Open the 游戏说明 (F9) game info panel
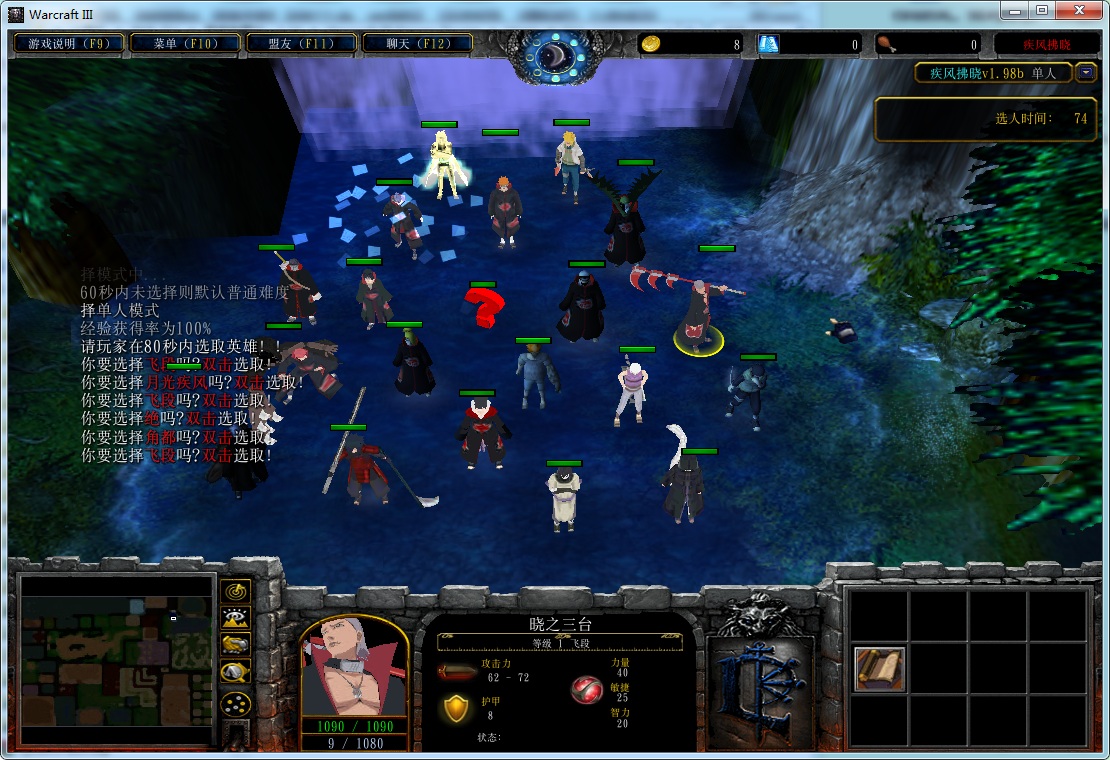Viewport: 1110px width, 760px height. pos(69,43)
